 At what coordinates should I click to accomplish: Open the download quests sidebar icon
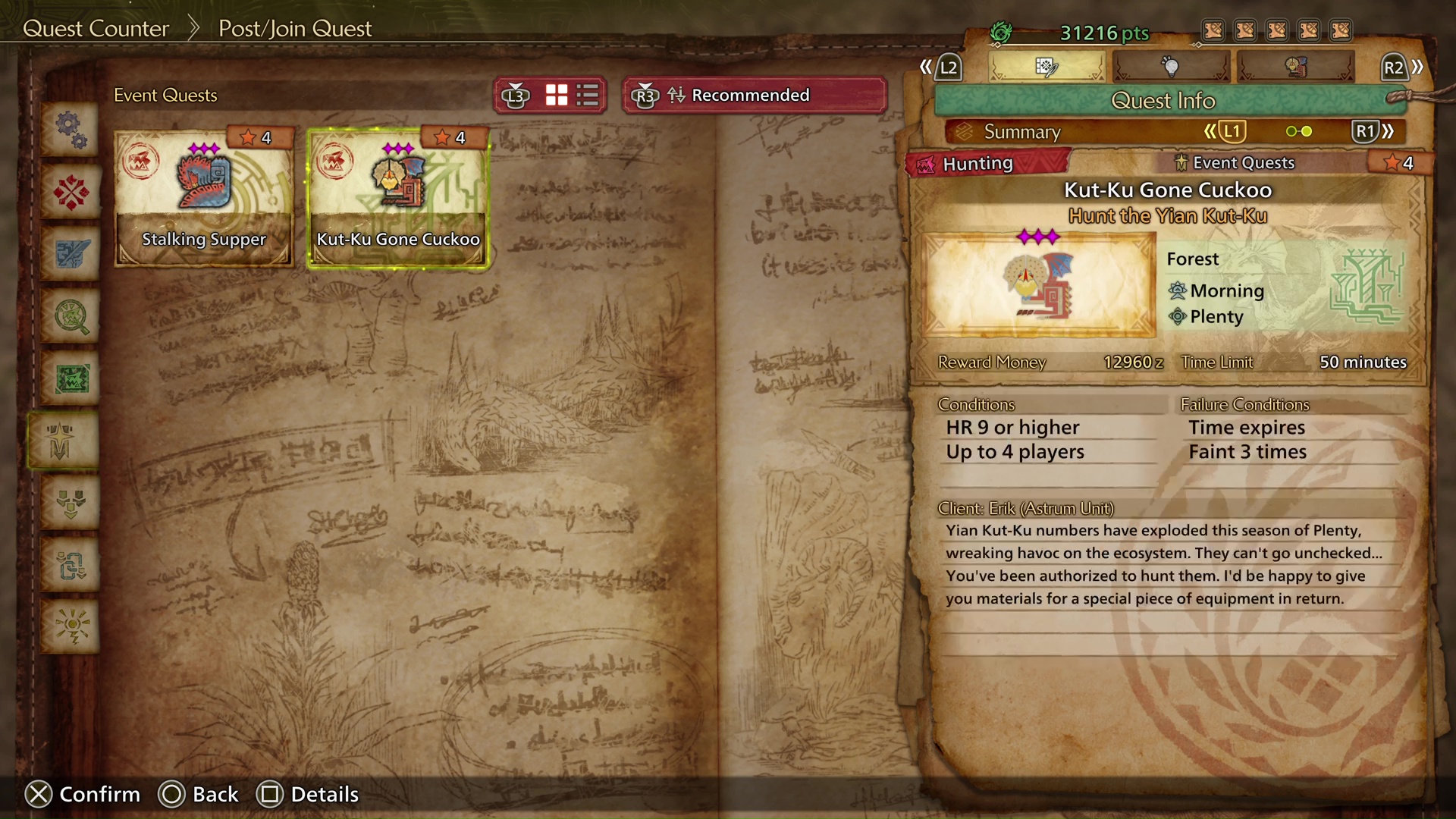(71, 503)
